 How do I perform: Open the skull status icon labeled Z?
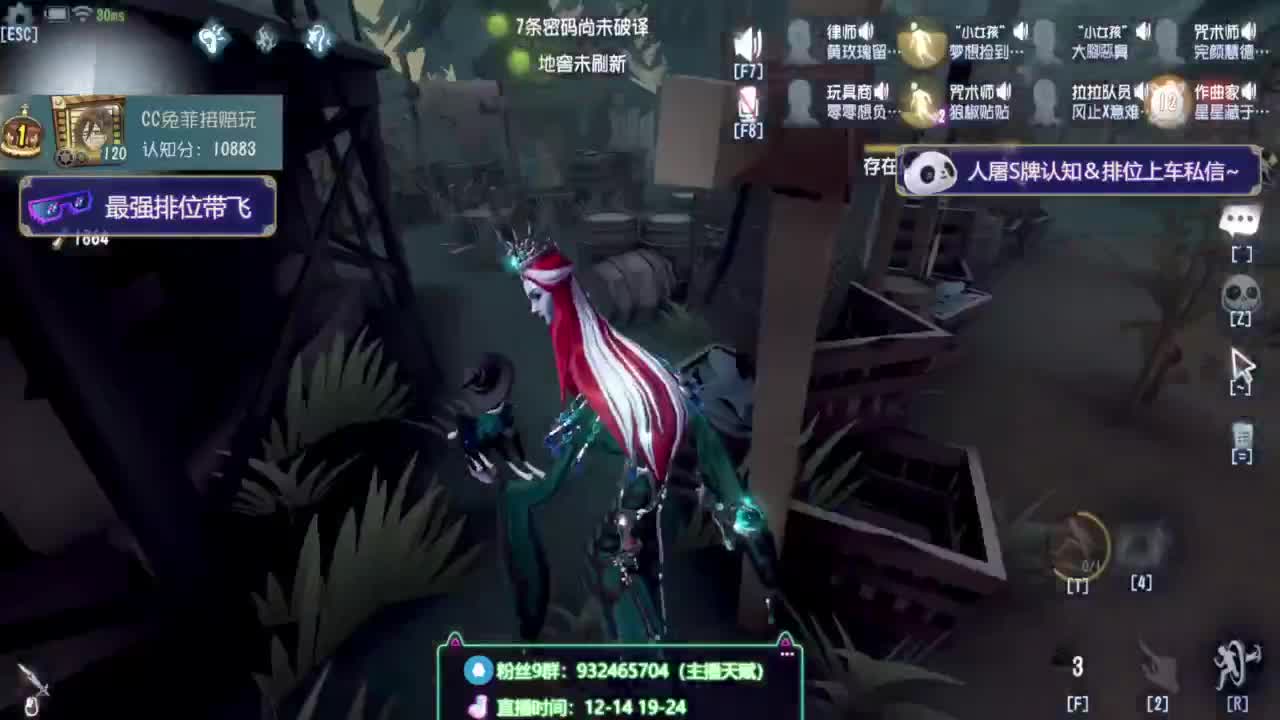[1240, 293]
